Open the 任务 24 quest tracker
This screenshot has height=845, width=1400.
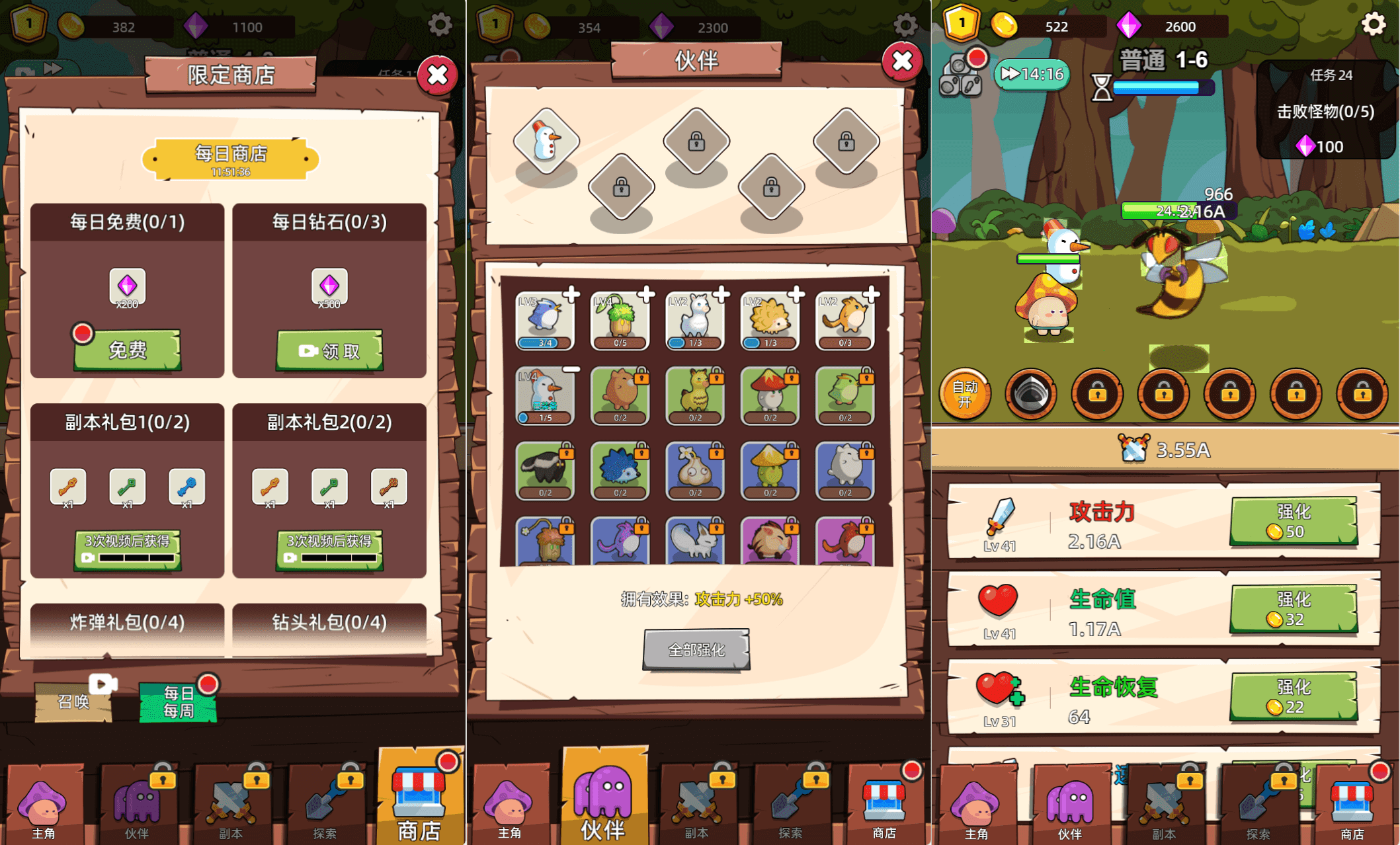tap(1325, 109)
